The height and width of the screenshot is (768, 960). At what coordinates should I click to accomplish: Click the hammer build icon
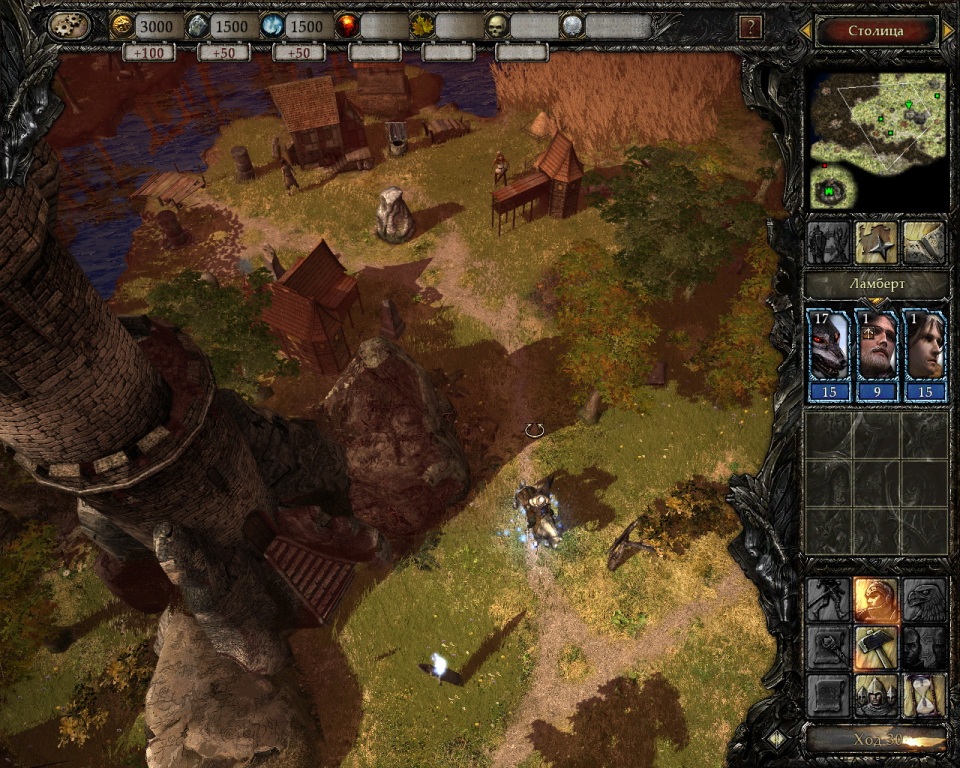click(x=876, y=647)
